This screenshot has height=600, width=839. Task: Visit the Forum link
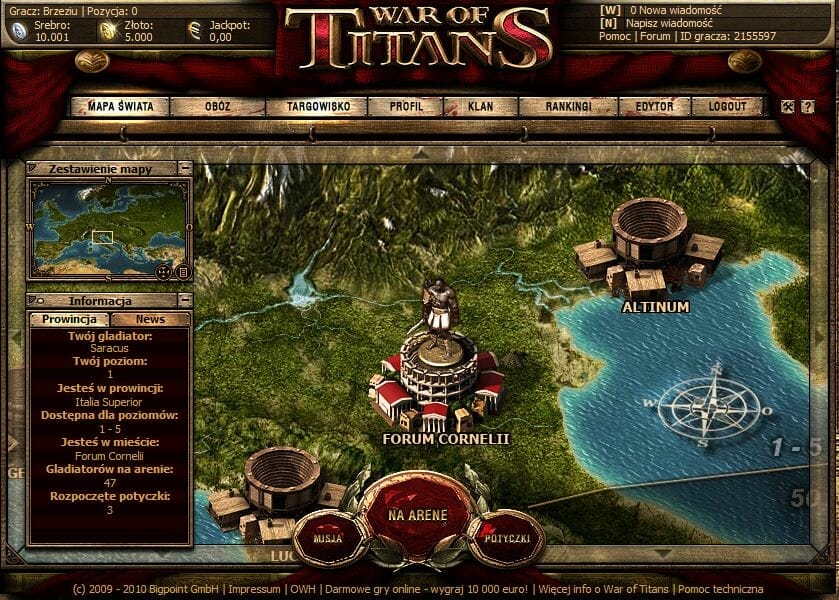pos(656,37)
